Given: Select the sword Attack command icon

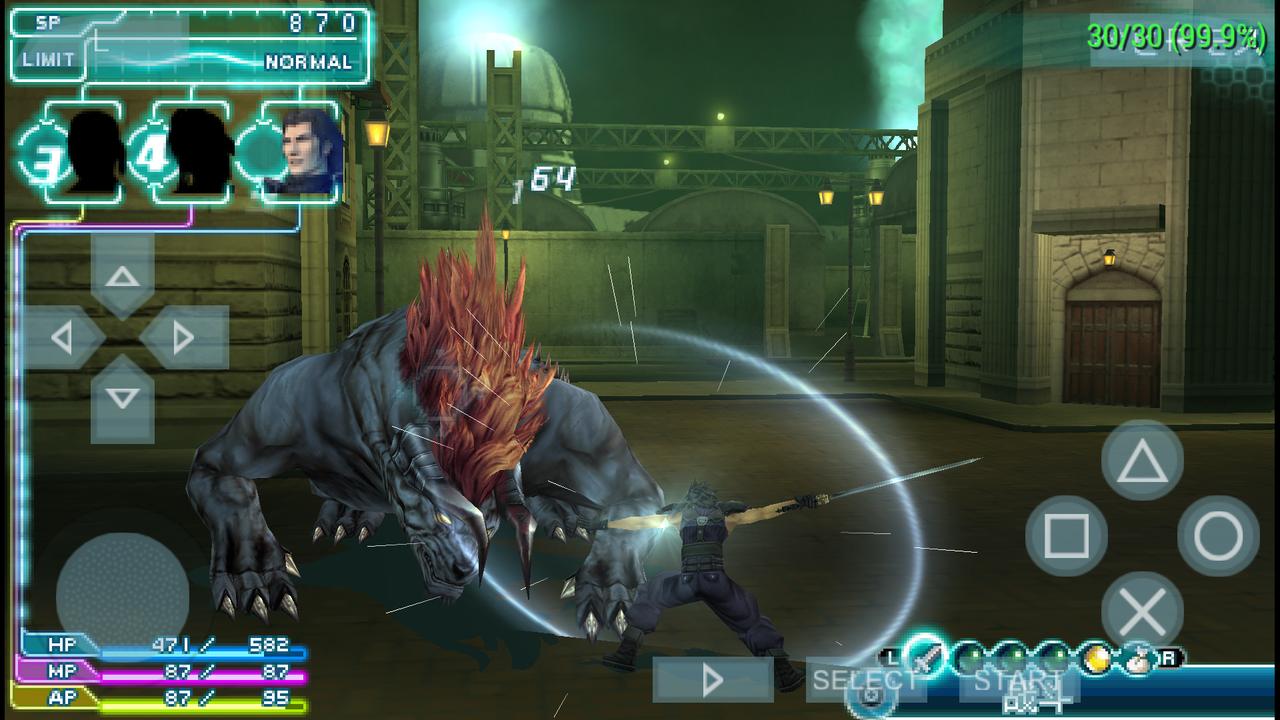Looking at the screenshot, I should (x=927, y=655).
